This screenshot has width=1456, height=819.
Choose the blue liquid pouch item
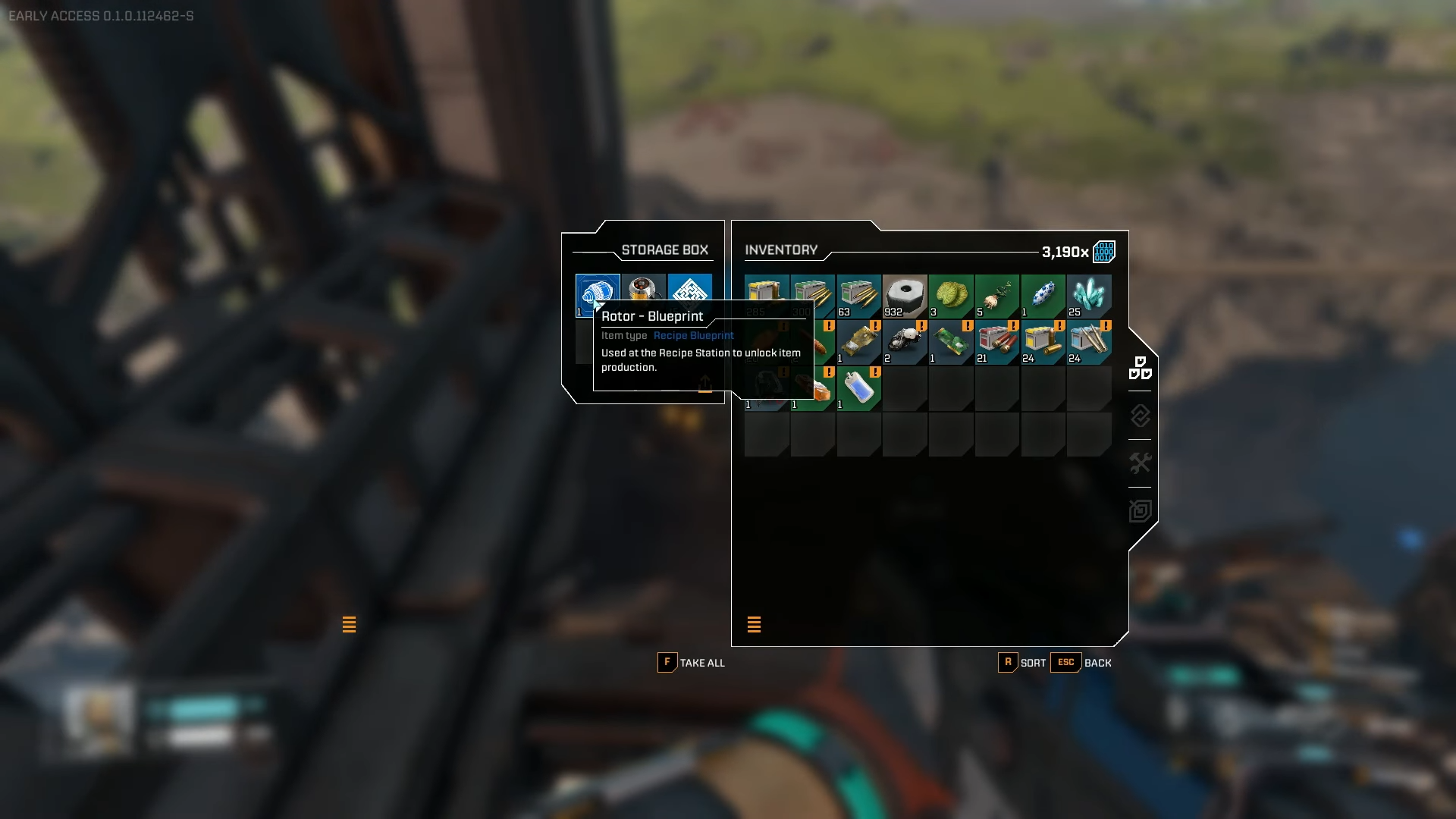[859, 388]
